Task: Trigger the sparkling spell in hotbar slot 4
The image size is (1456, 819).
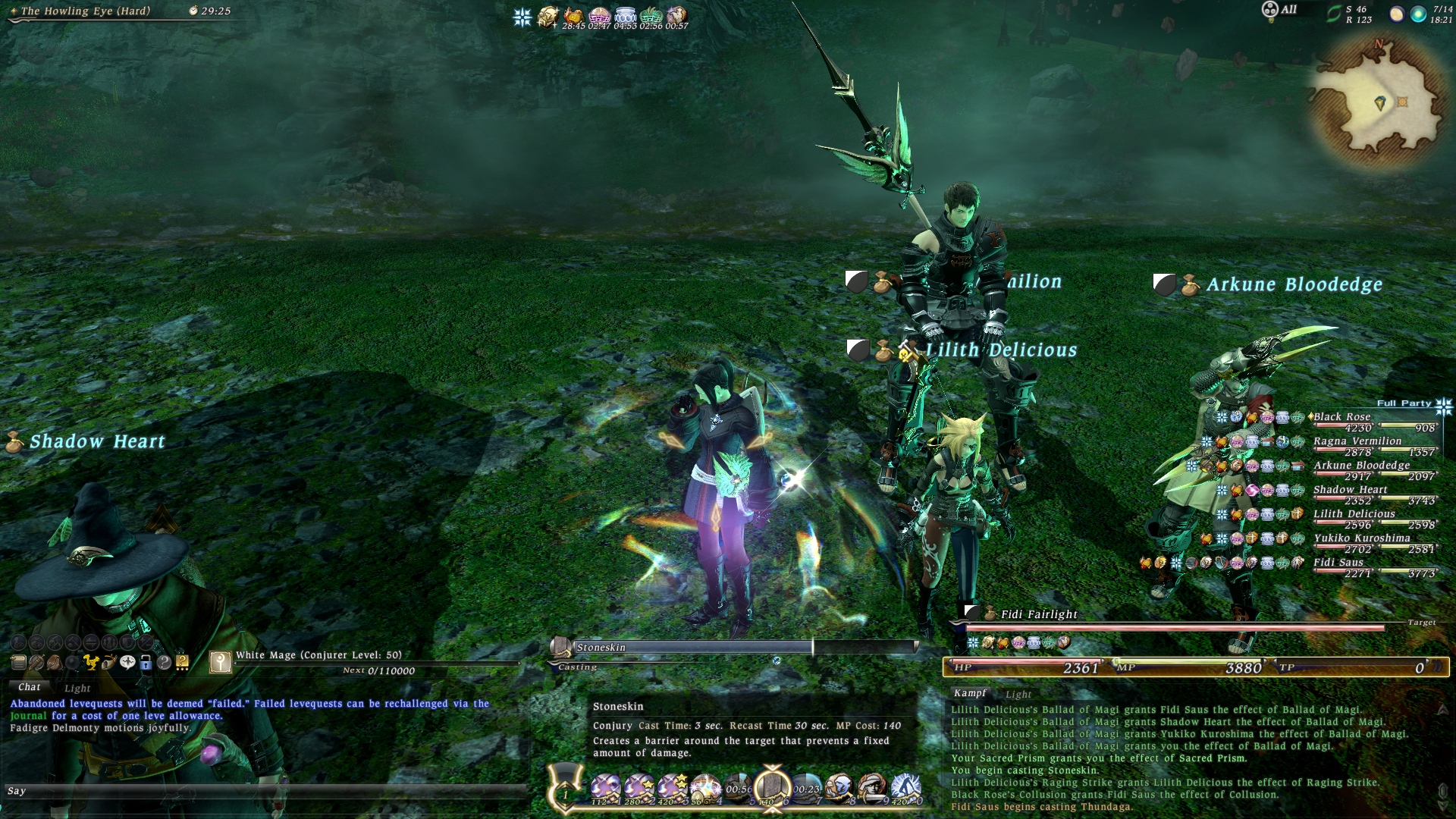Action: 705,789
